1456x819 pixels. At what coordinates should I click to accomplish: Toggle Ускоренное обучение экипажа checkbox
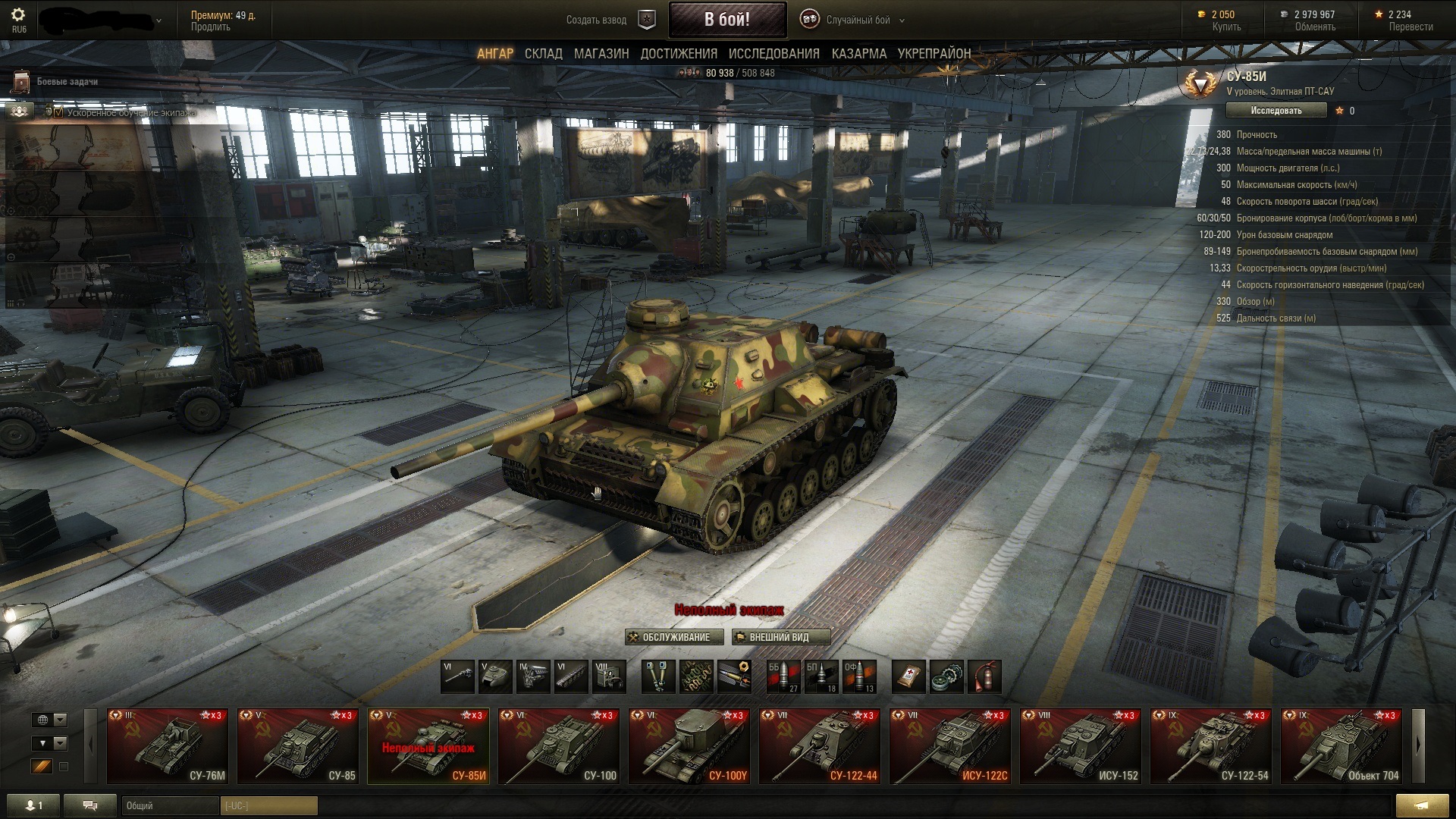58,112
